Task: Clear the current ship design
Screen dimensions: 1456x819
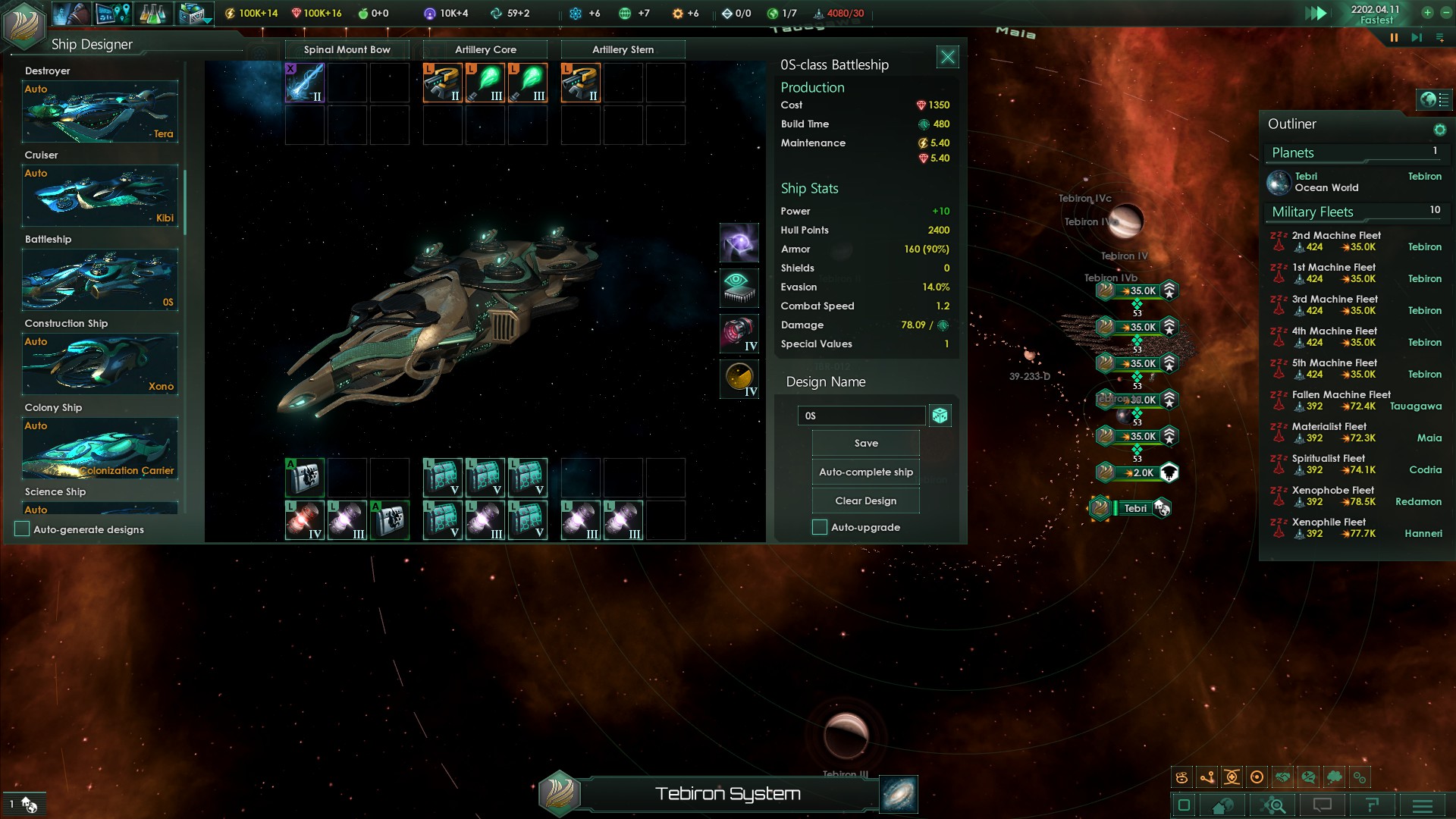Action: 865,501
